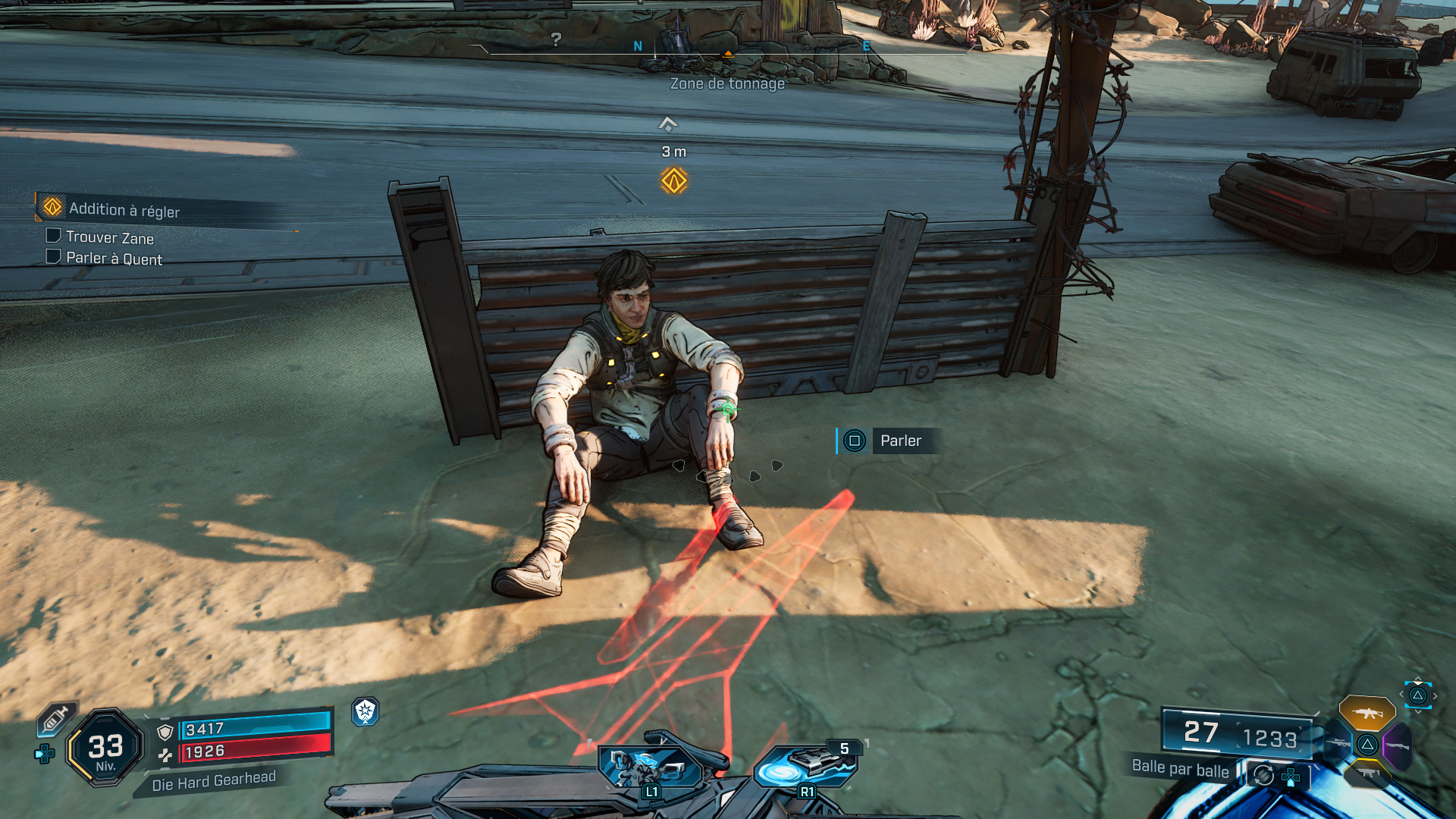Use the blue vortex ordnance ability
The image size is (1456, 819).
pos(805,767)
